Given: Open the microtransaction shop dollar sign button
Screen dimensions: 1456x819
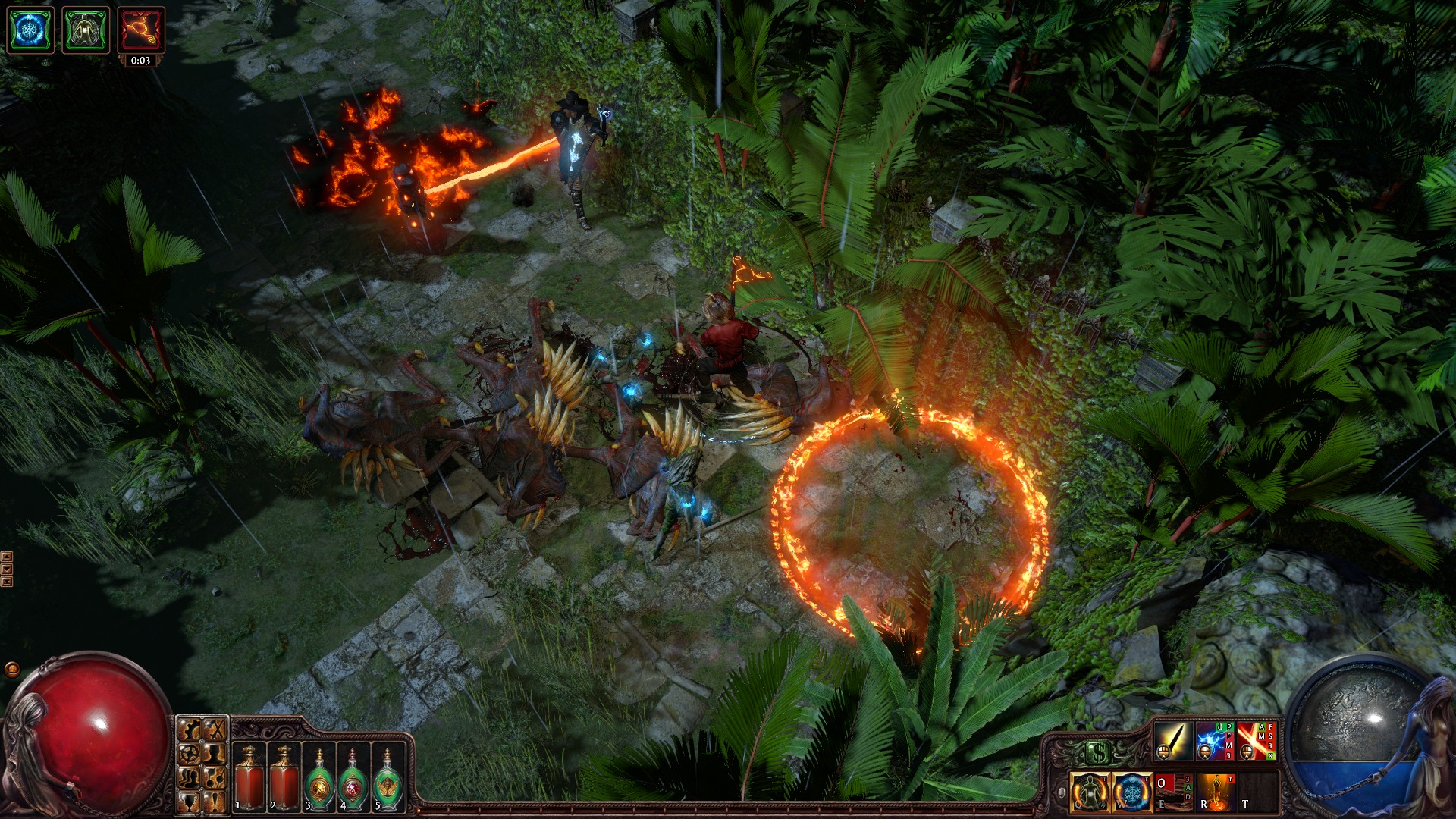Looking at the screenshot, I should click(1099, 752).
